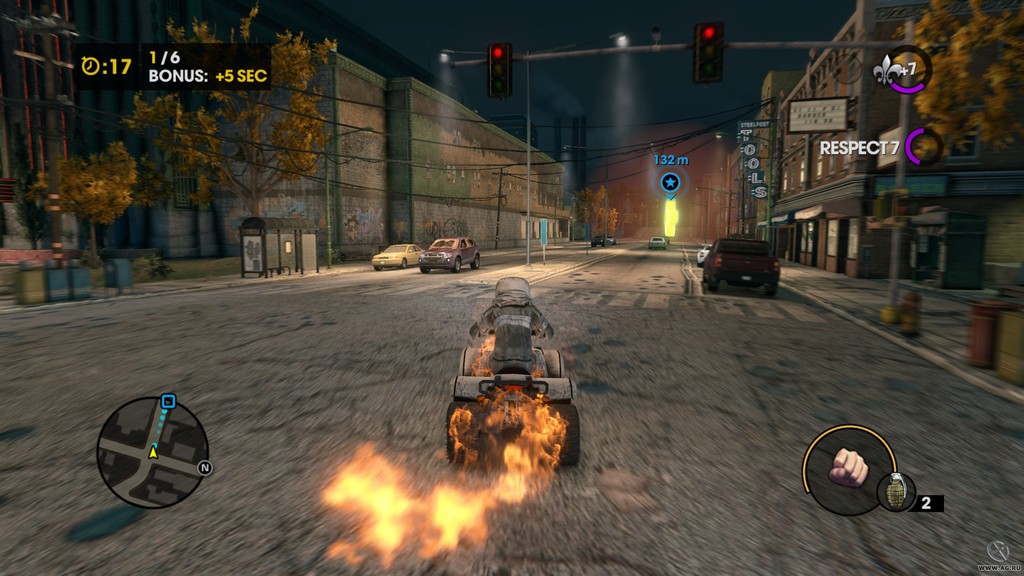Select the blue destination marker on minimap
Viewport: 1024px width, 576px height.
pos(168,402)
